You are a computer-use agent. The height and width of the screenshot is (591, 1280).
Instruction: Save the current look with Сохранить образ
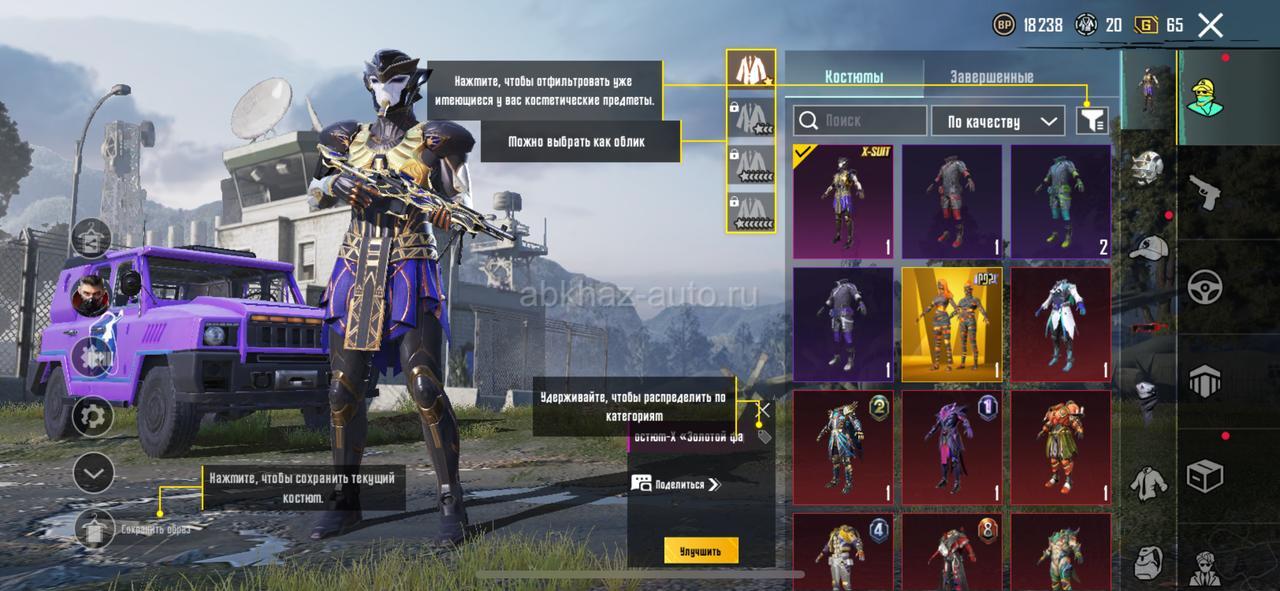96,527
